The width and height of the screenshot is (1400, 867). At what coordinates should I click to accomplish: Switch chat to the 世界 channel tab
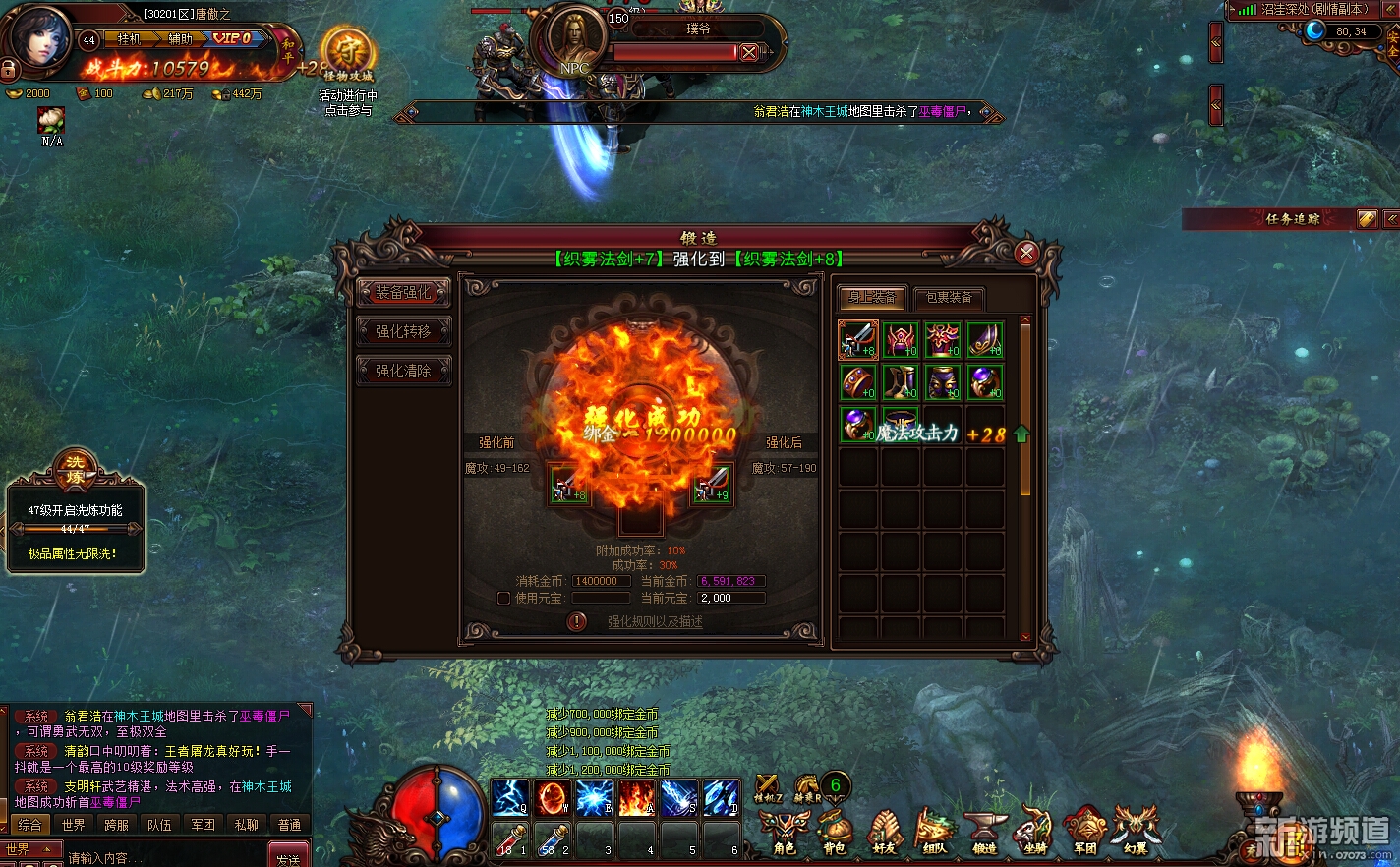[x=73, y=825]
